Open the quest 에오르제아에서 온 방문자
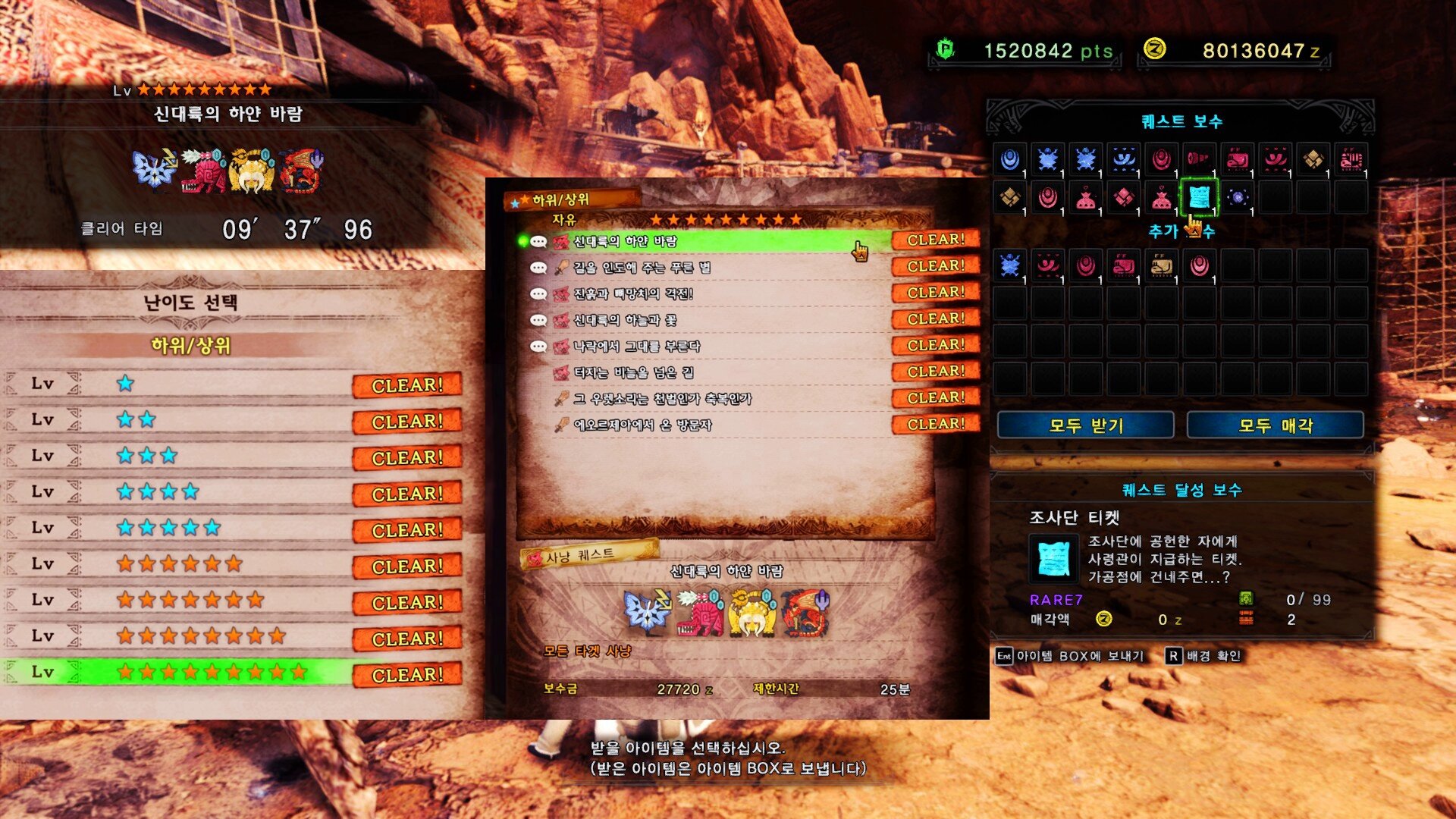The image size is (1456, 819). coord(642,425)
